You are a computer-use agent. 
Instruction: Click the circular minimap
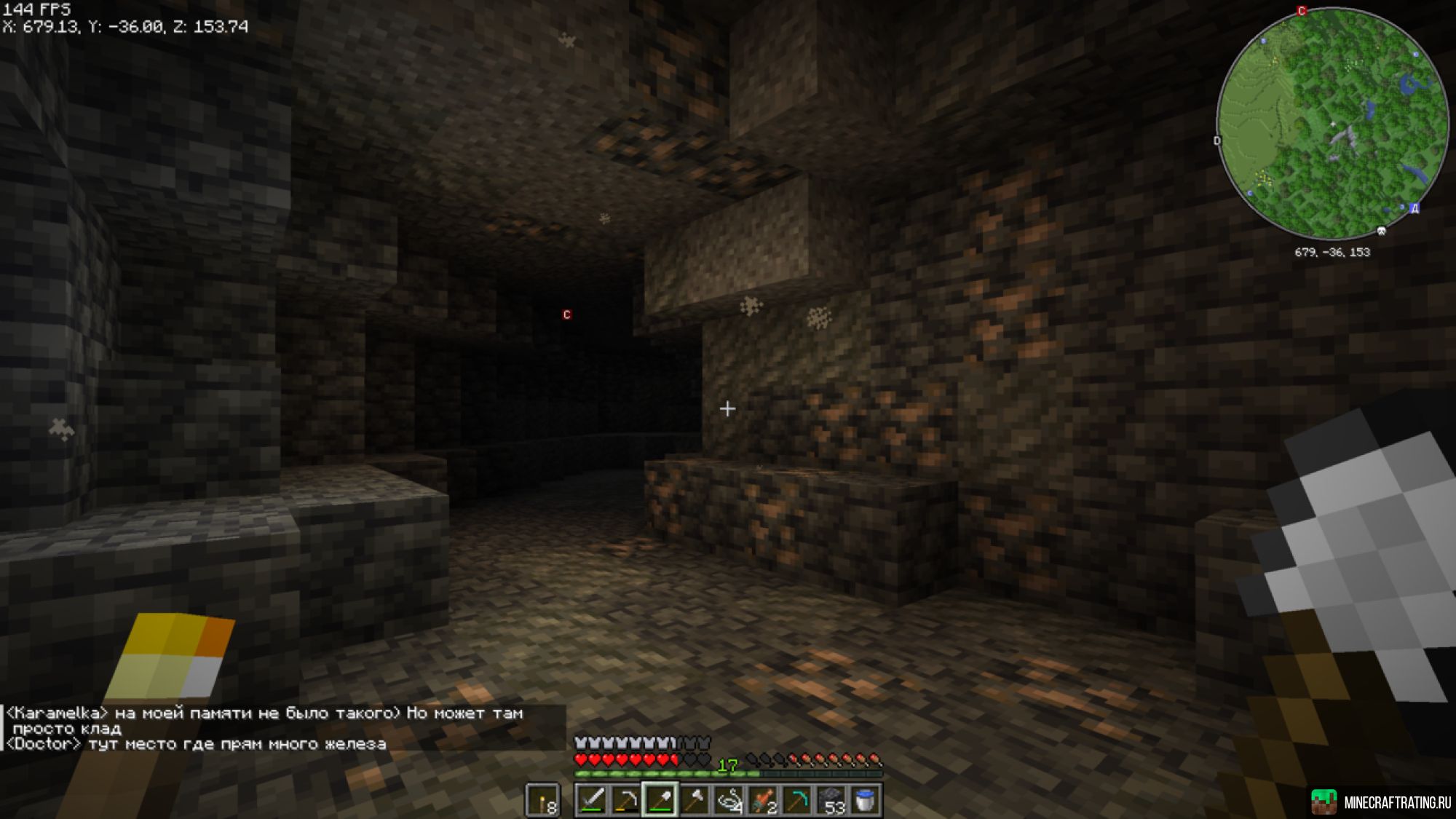1332,124
